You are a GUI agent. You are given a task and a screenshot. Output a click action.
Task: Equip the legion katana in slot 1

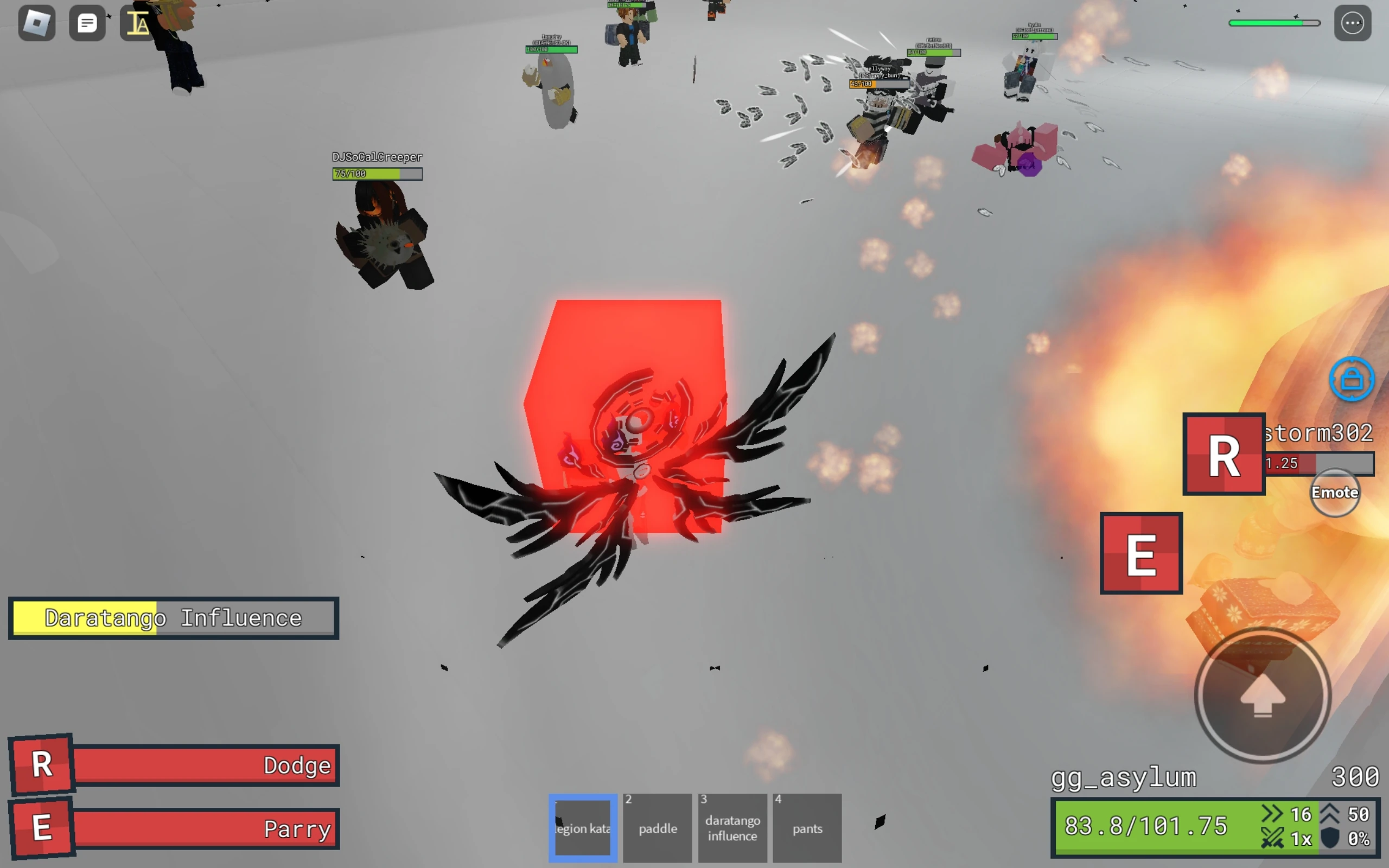point(582,828)
